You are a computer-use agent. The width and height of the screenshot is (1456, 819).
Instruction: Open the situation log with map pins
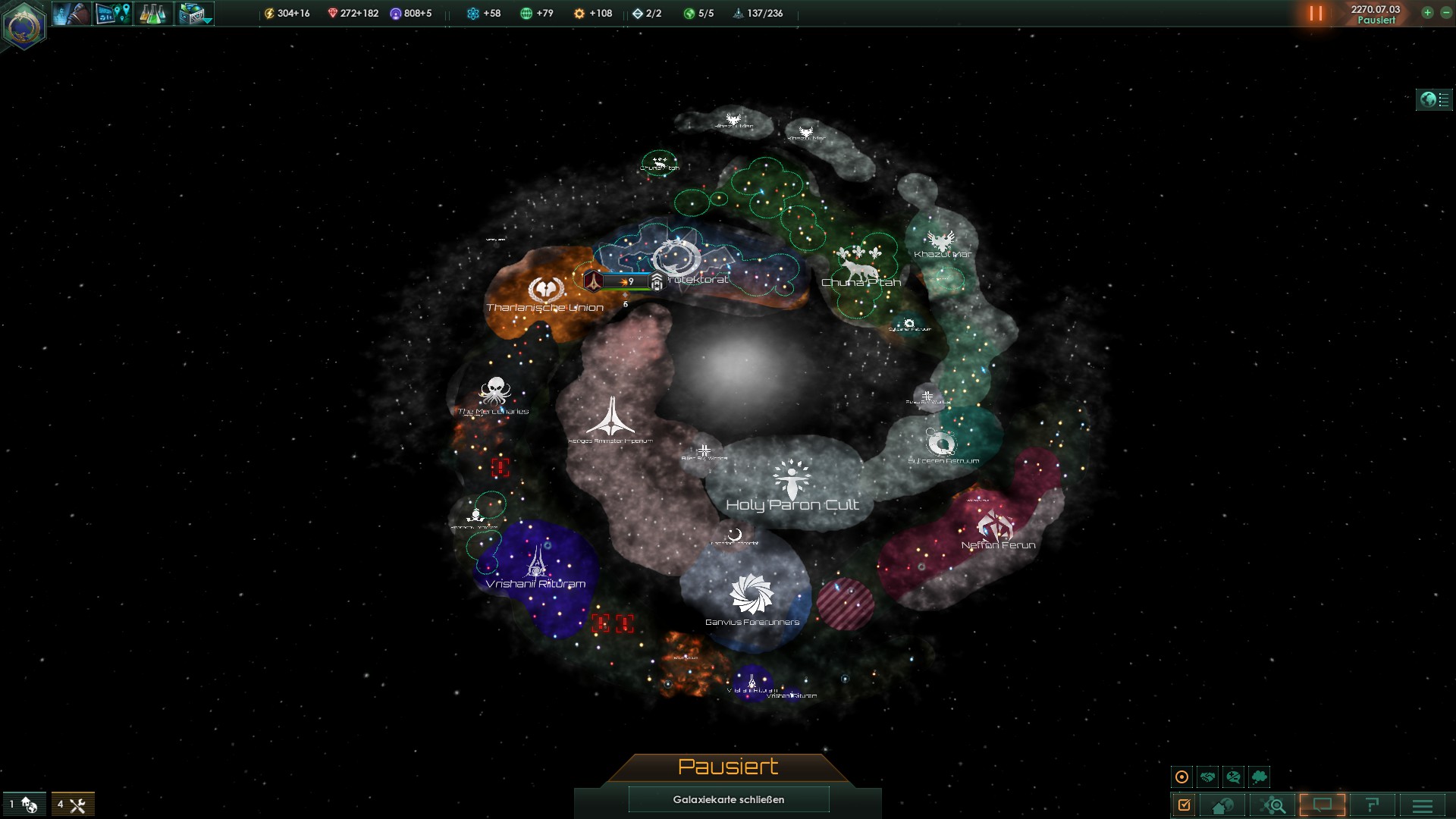[113, 14]
